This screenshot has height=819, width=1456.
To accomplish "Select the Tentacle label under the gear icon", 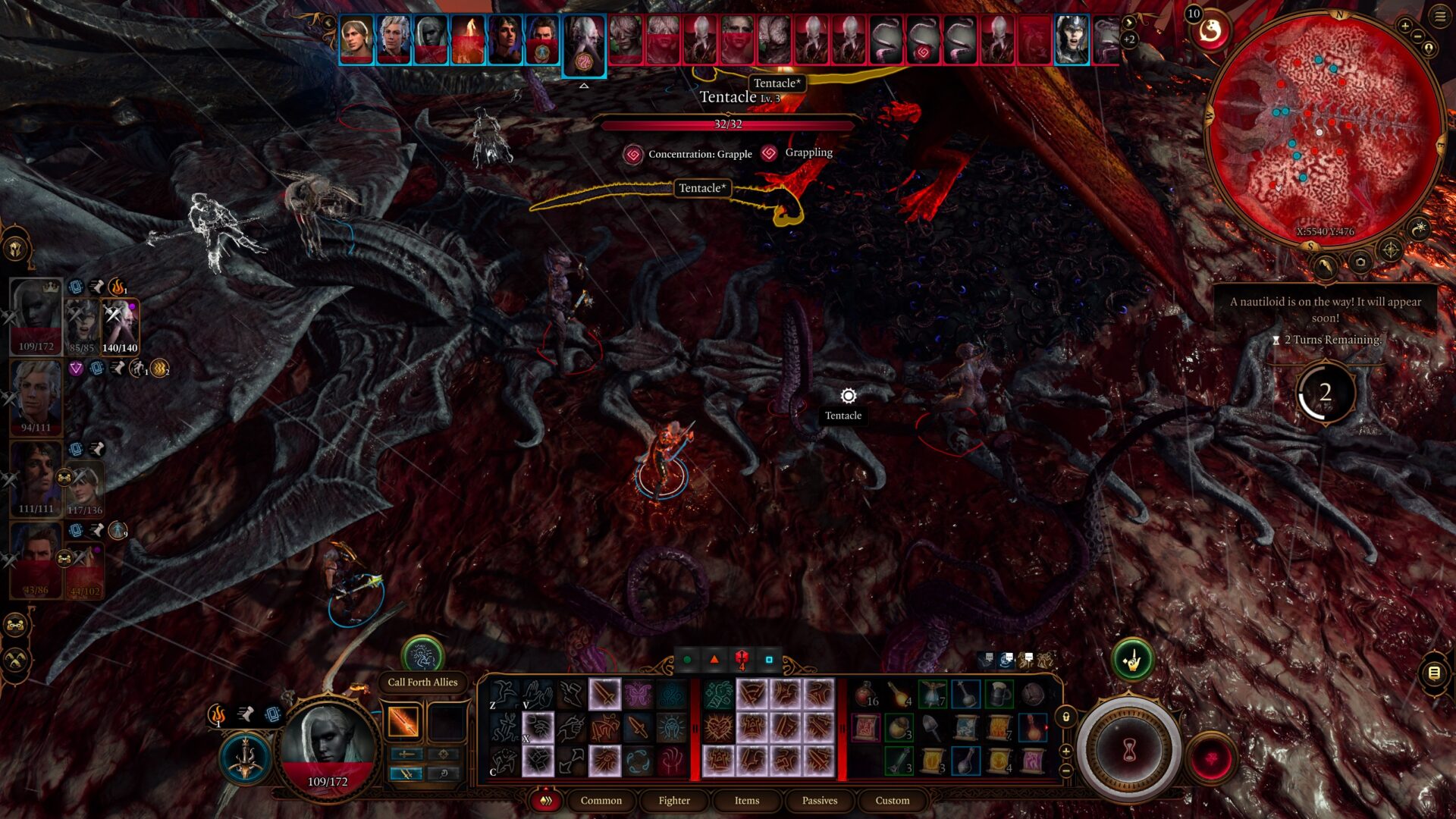I will [x=843, y=416].
